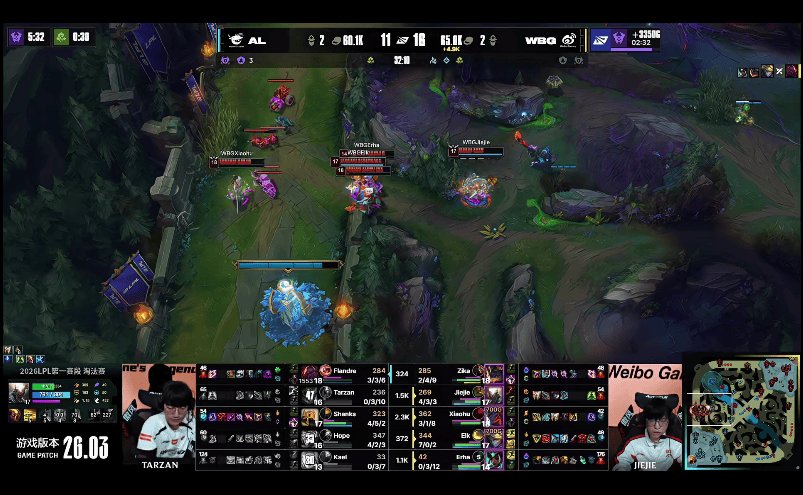803x495 pixels.
Task: Select Erha's row on the scoreboard
Action: [460, 458]
